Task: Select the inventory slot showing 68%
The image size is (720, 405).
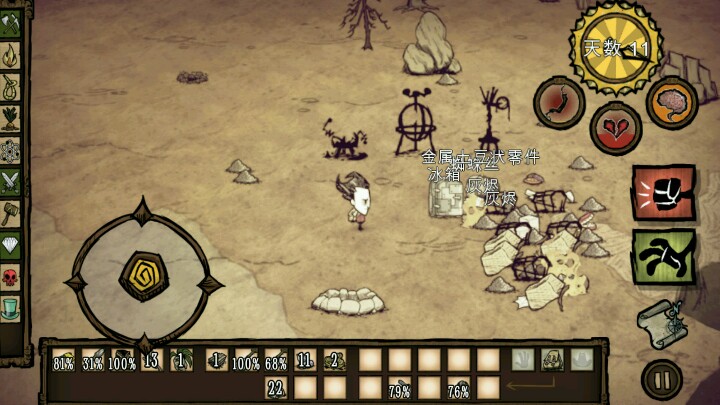Action: [276, 360]
